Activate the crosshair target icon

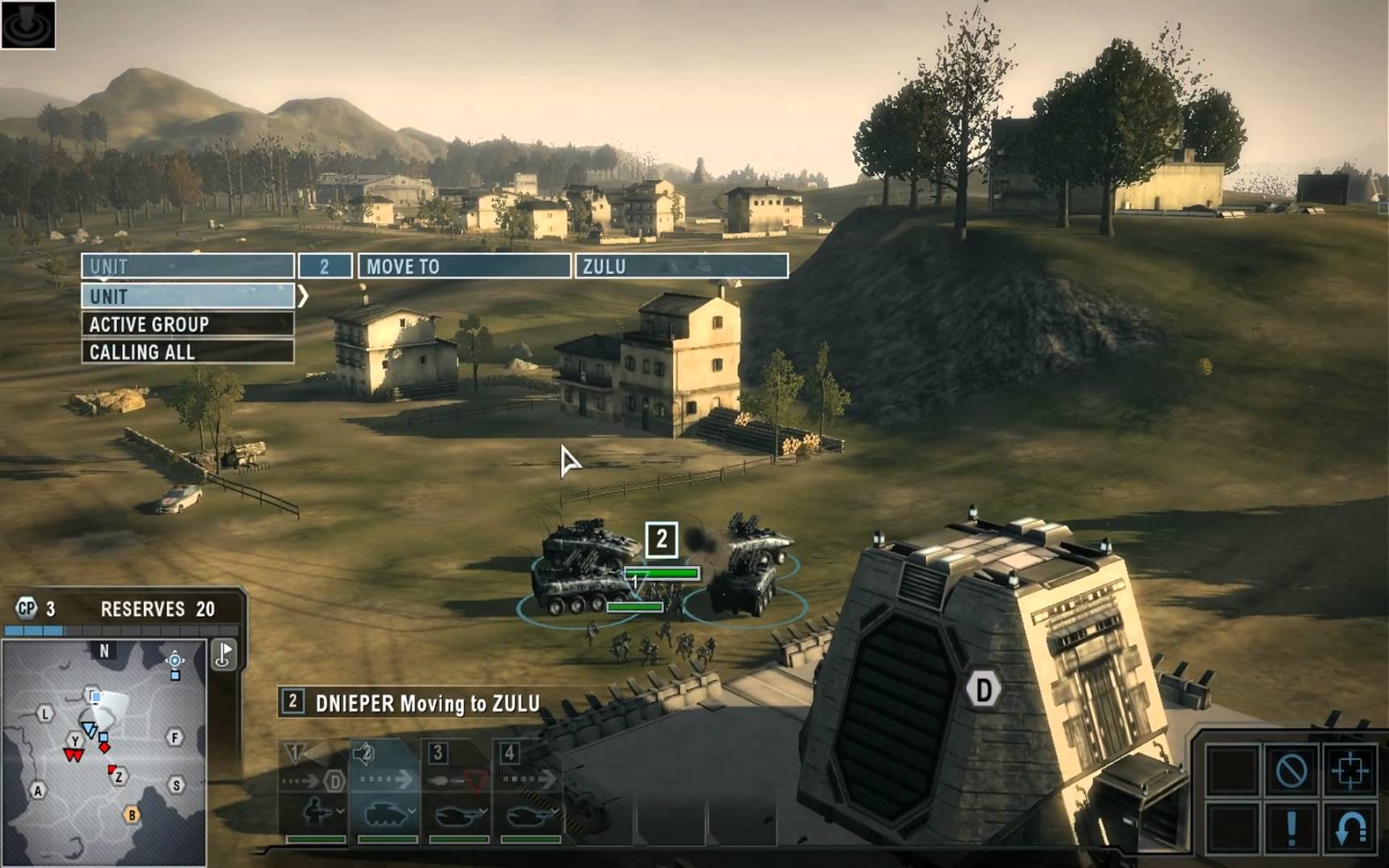[x=1350, y=771]
